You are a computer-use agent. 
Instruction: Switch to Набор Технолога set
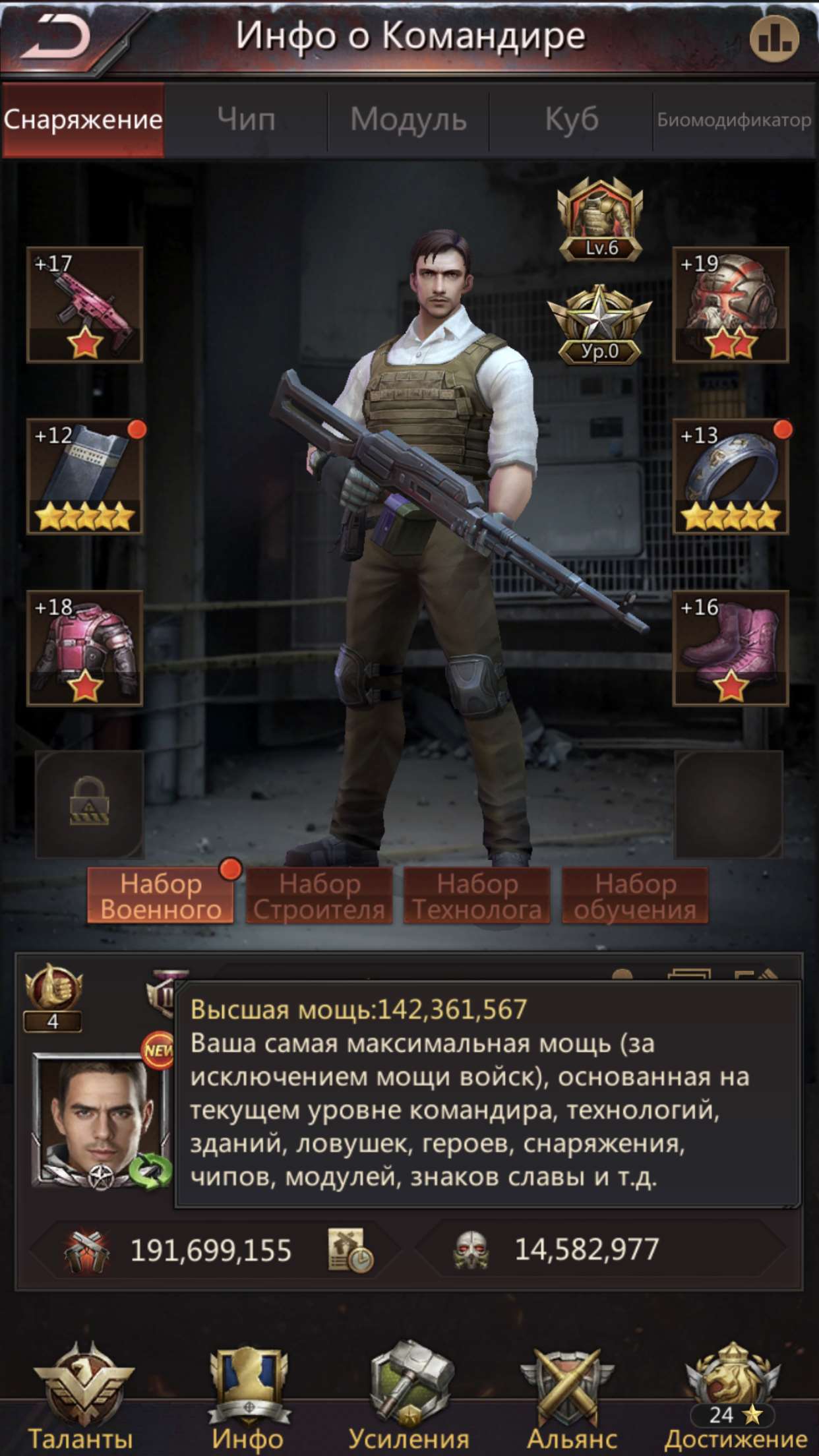(x=477, y=896)
